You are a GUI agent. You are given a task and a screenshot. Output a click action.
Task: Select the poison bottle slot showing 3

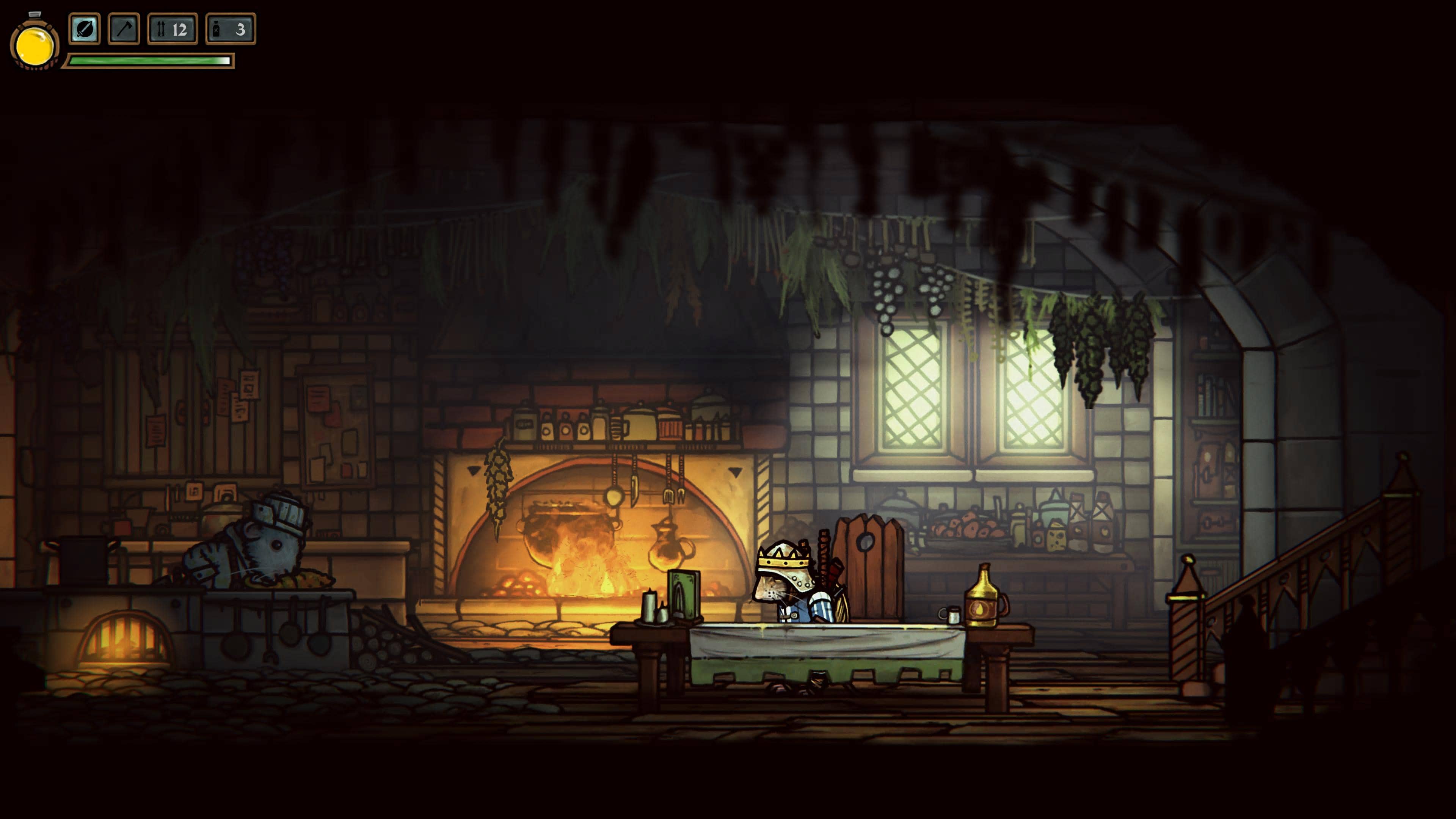pyautogui.click(x=231, y=29)
